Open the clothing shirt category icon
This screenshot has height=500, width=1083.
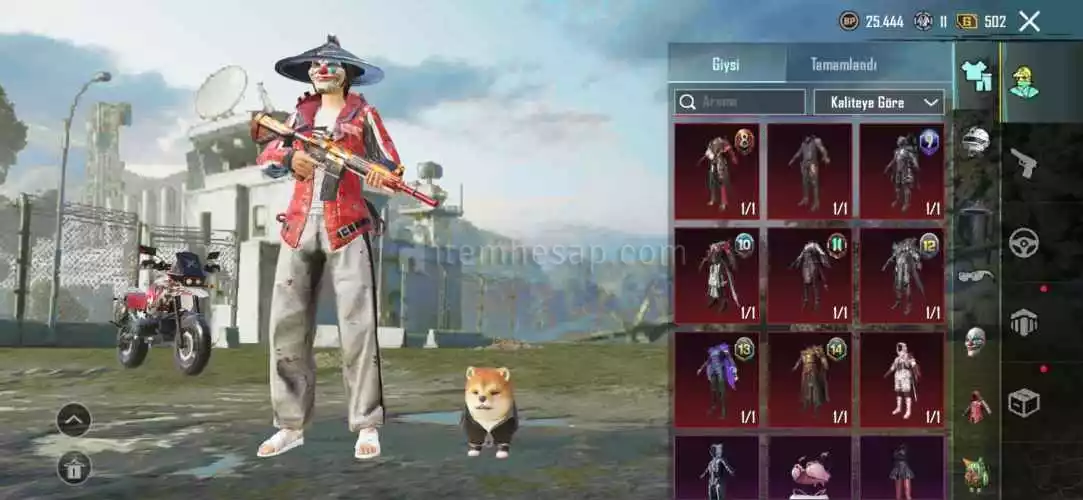[x=976, y=76]
